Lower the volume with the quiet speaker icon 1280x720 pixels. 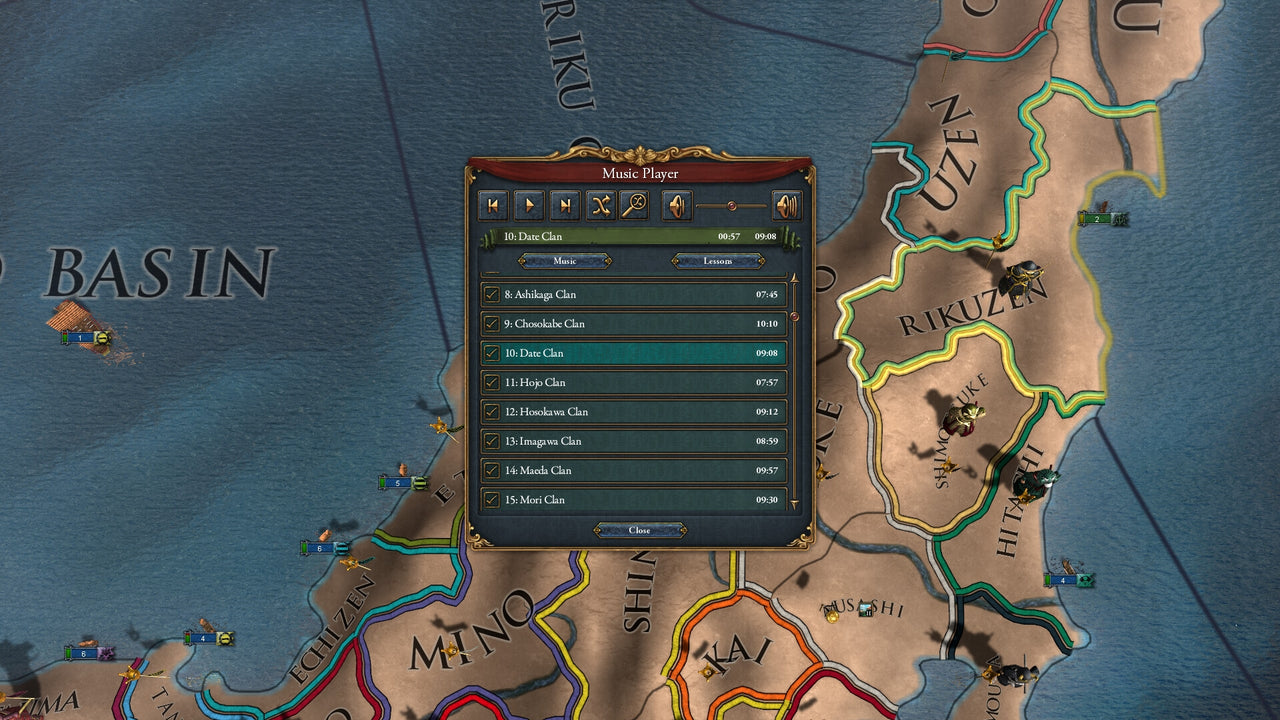point(676,206)
